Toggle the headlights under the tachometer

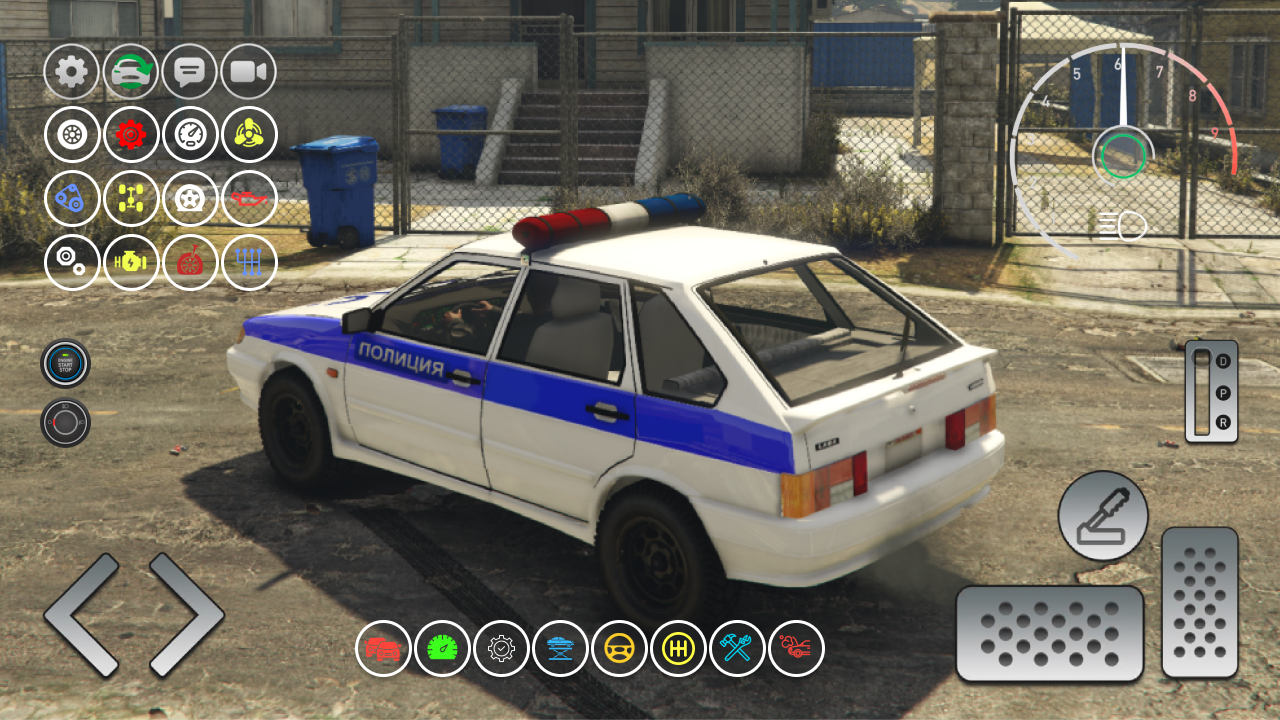tap(1122, 224)
